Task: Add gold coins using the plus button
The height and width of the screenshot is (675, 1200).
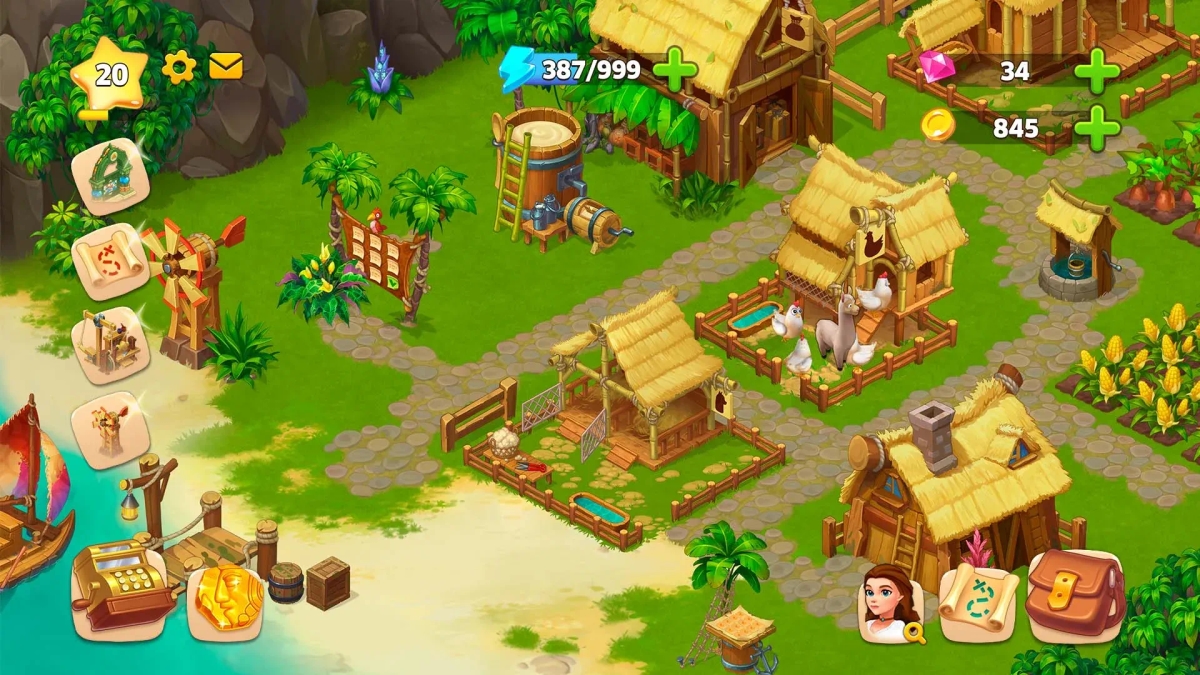Action: click(x=1097, y=128)
